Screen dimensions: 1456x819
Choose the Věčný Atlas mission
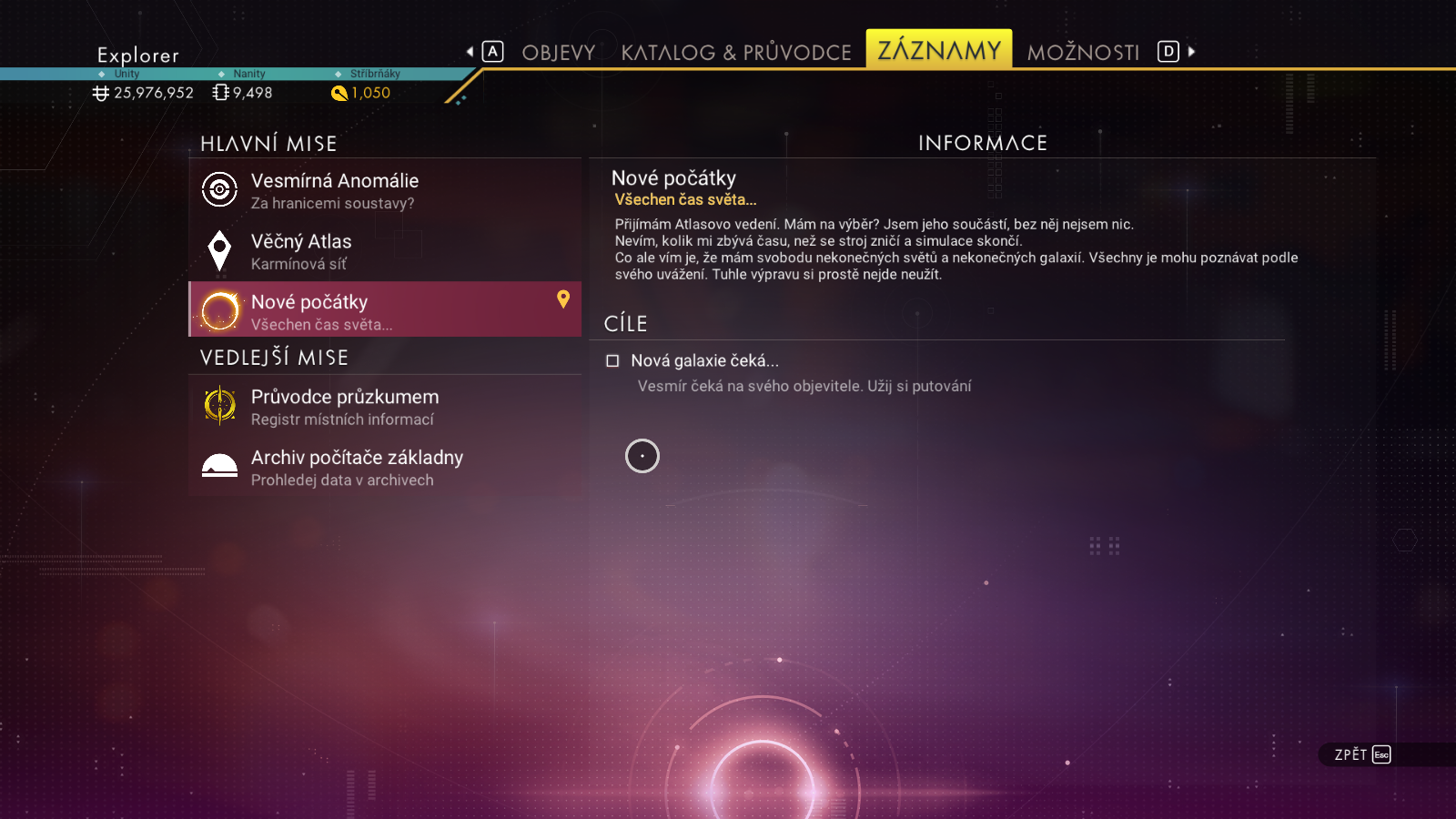click(384, 251)
